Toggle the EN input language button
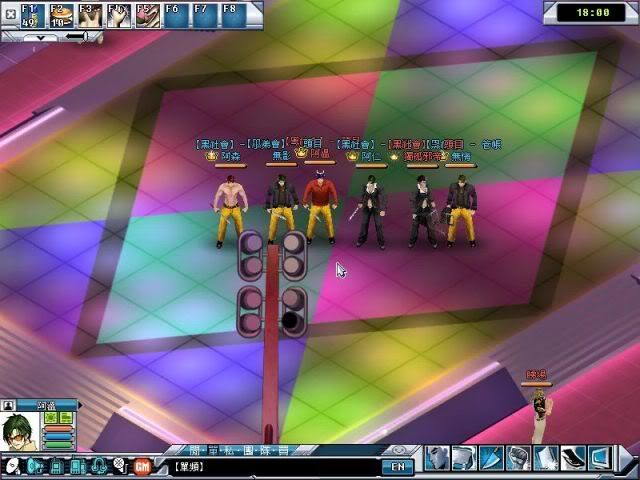The width and height of the screenshot is (640, 480). 397,466
